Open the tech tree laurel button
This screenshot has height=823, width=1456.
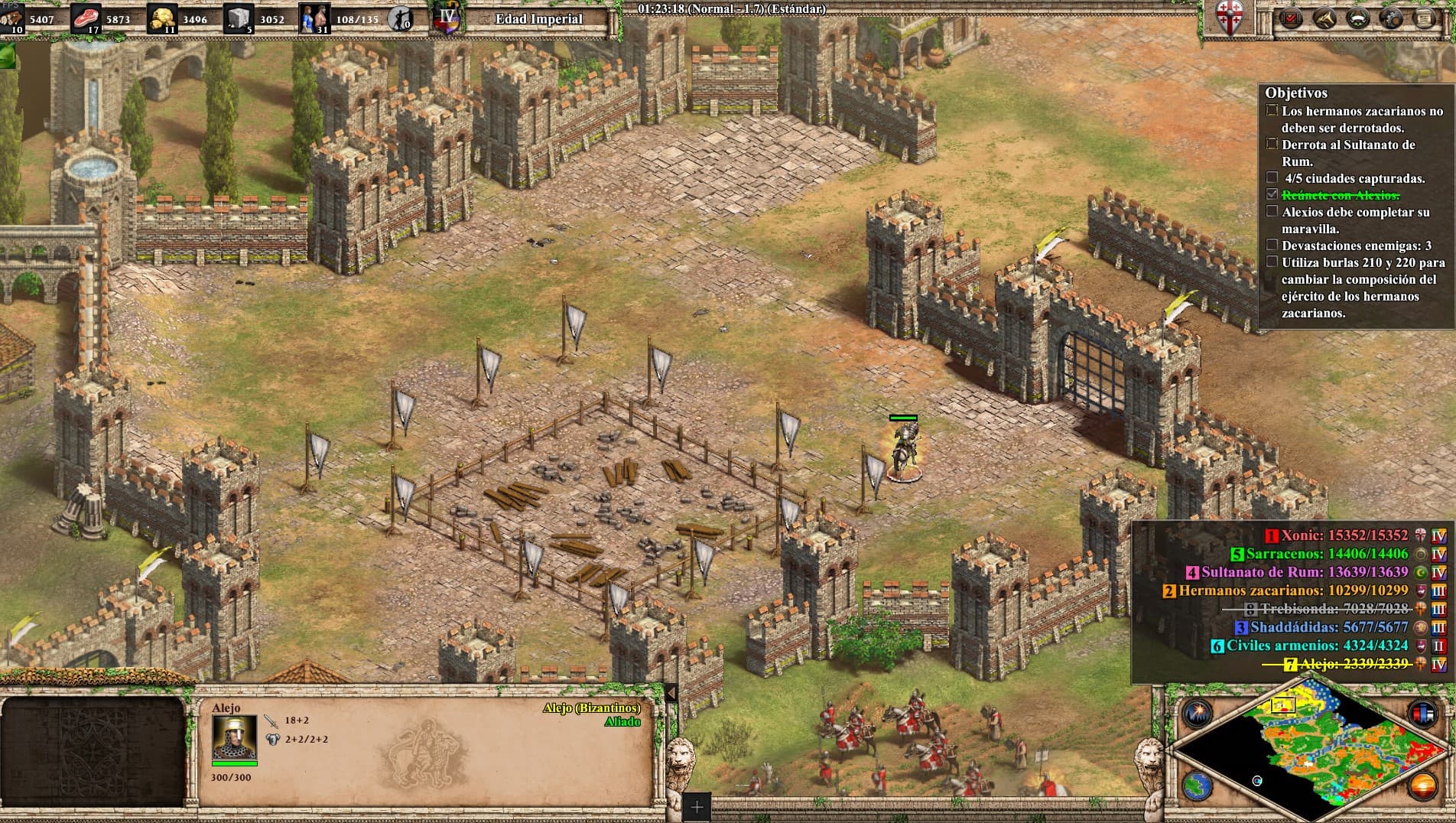pos(1359,18)
